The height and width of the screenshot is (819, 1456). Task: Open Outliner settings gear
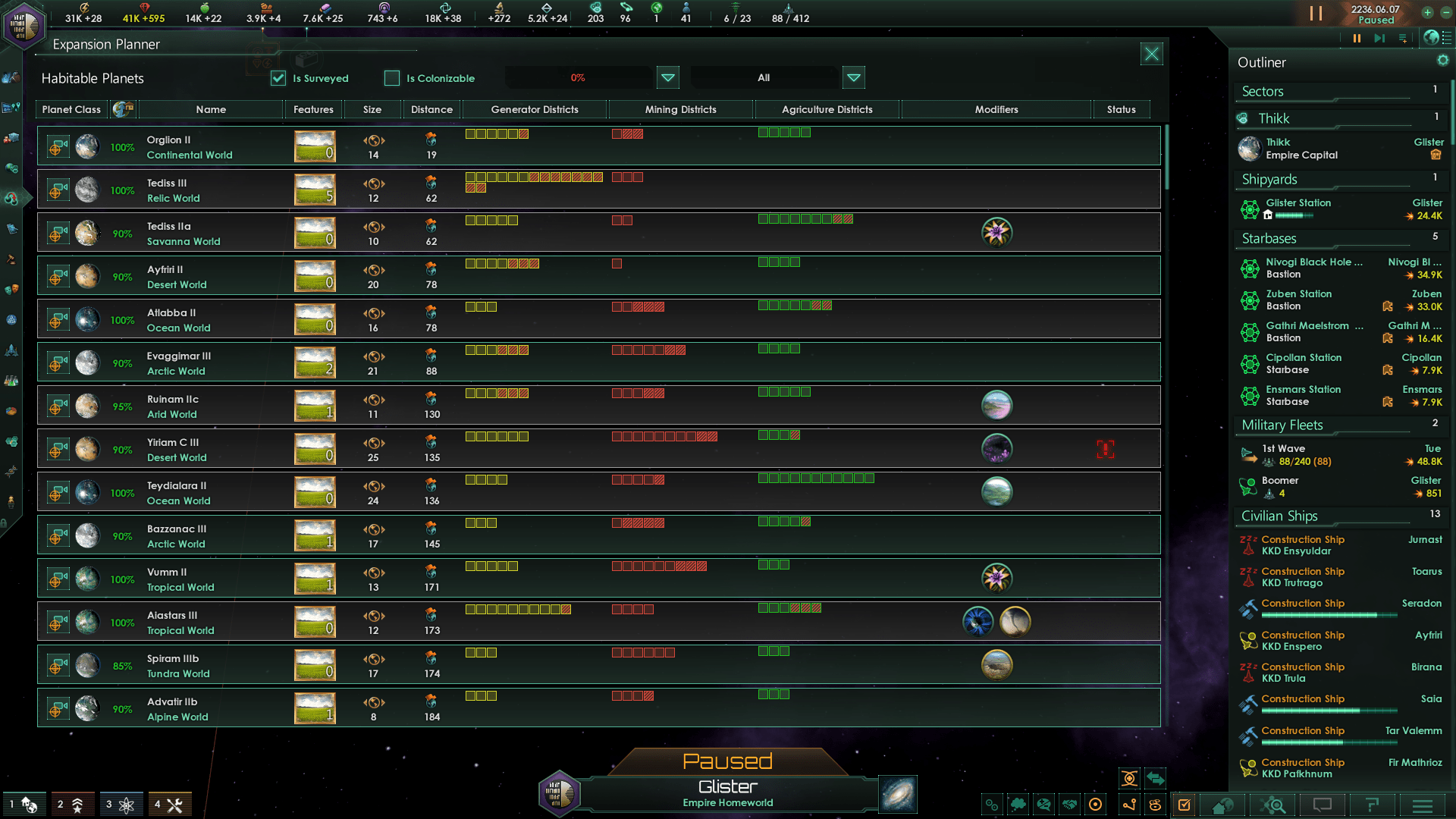(x=1442, y=61)
